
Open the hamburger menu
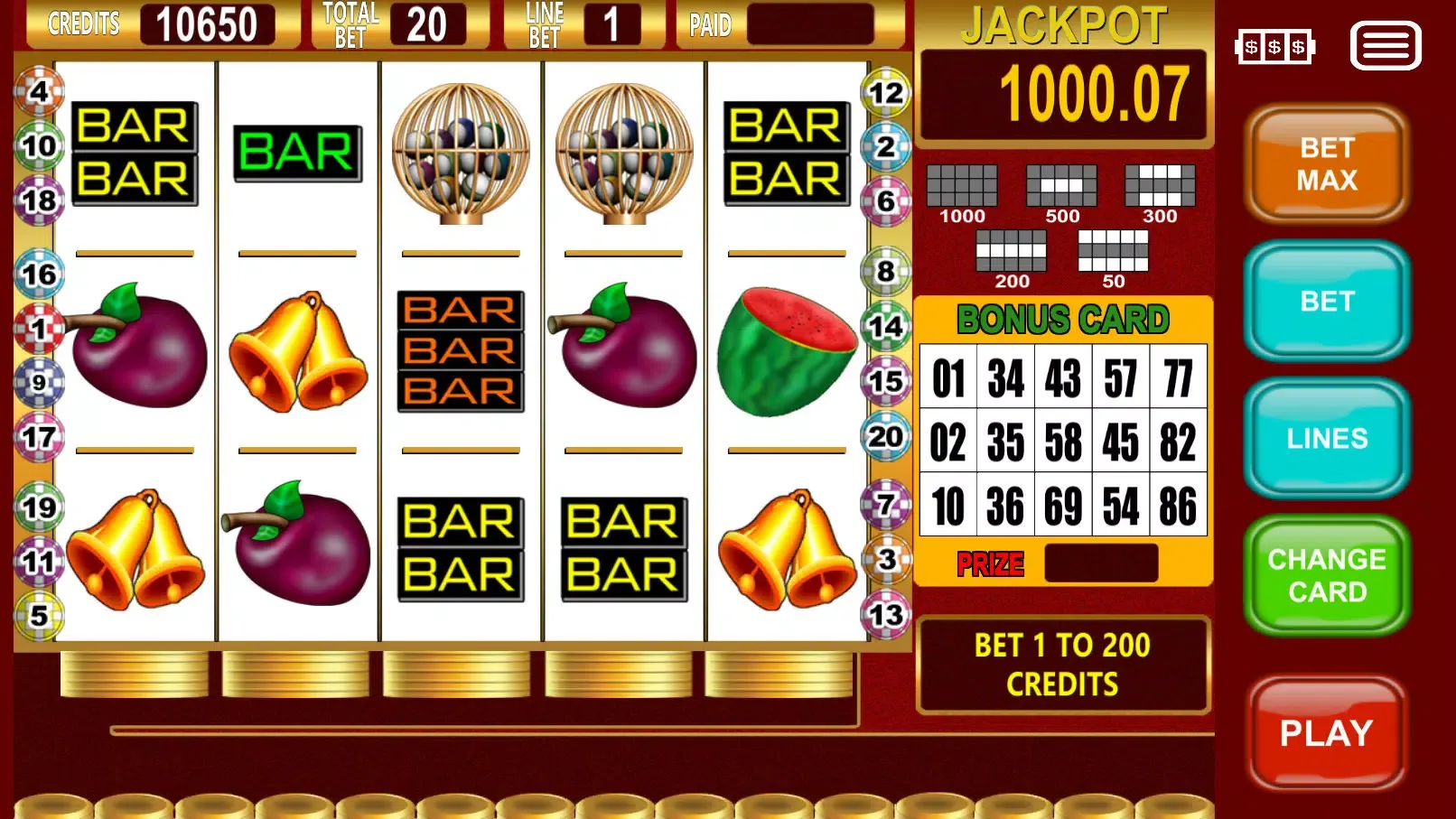pyautogui.click(x=1385, y=46)
